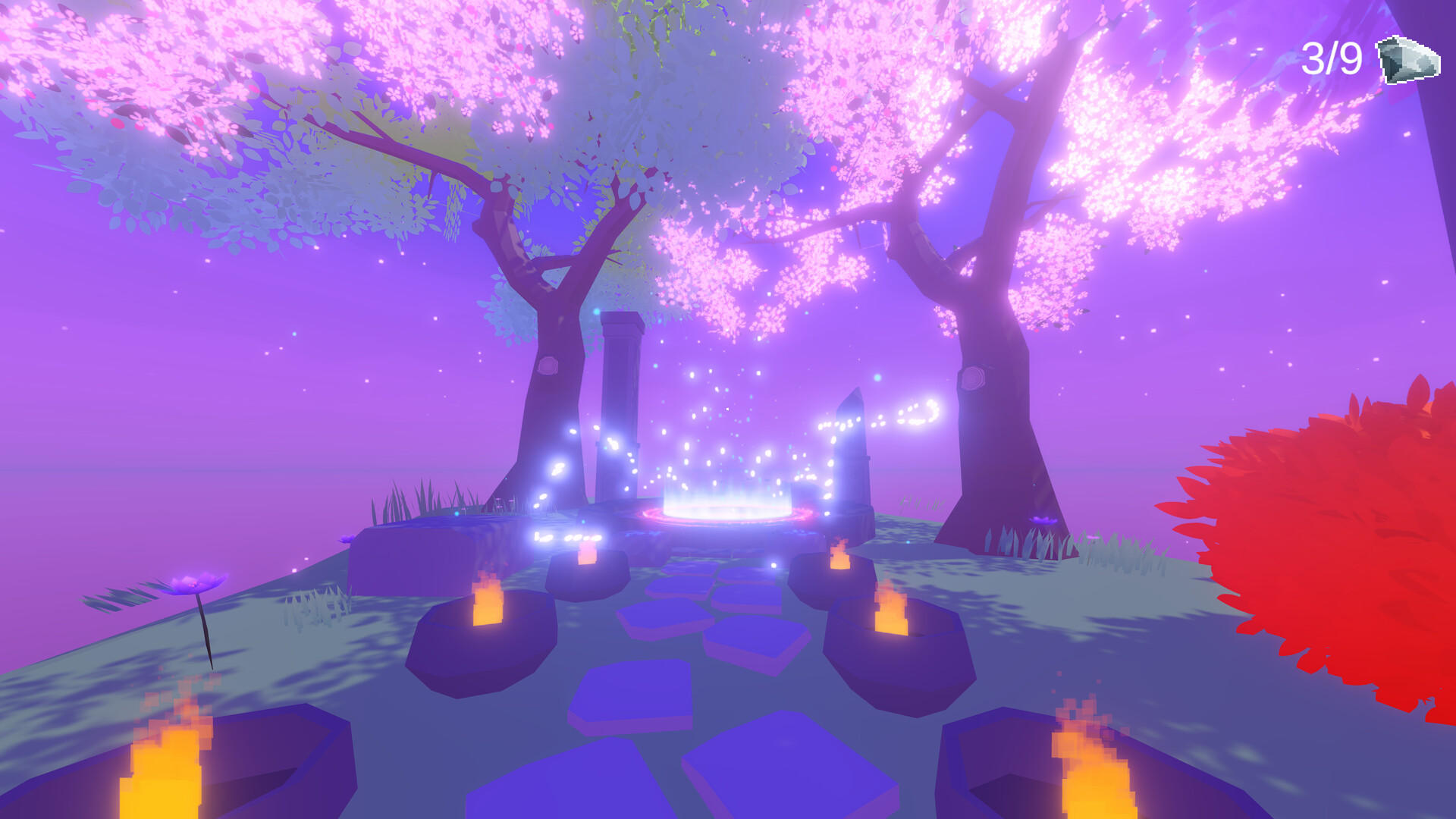Click the knot on the left tree trunk
The width and height of the screenshot is (1456, 819).
(548, 366)
